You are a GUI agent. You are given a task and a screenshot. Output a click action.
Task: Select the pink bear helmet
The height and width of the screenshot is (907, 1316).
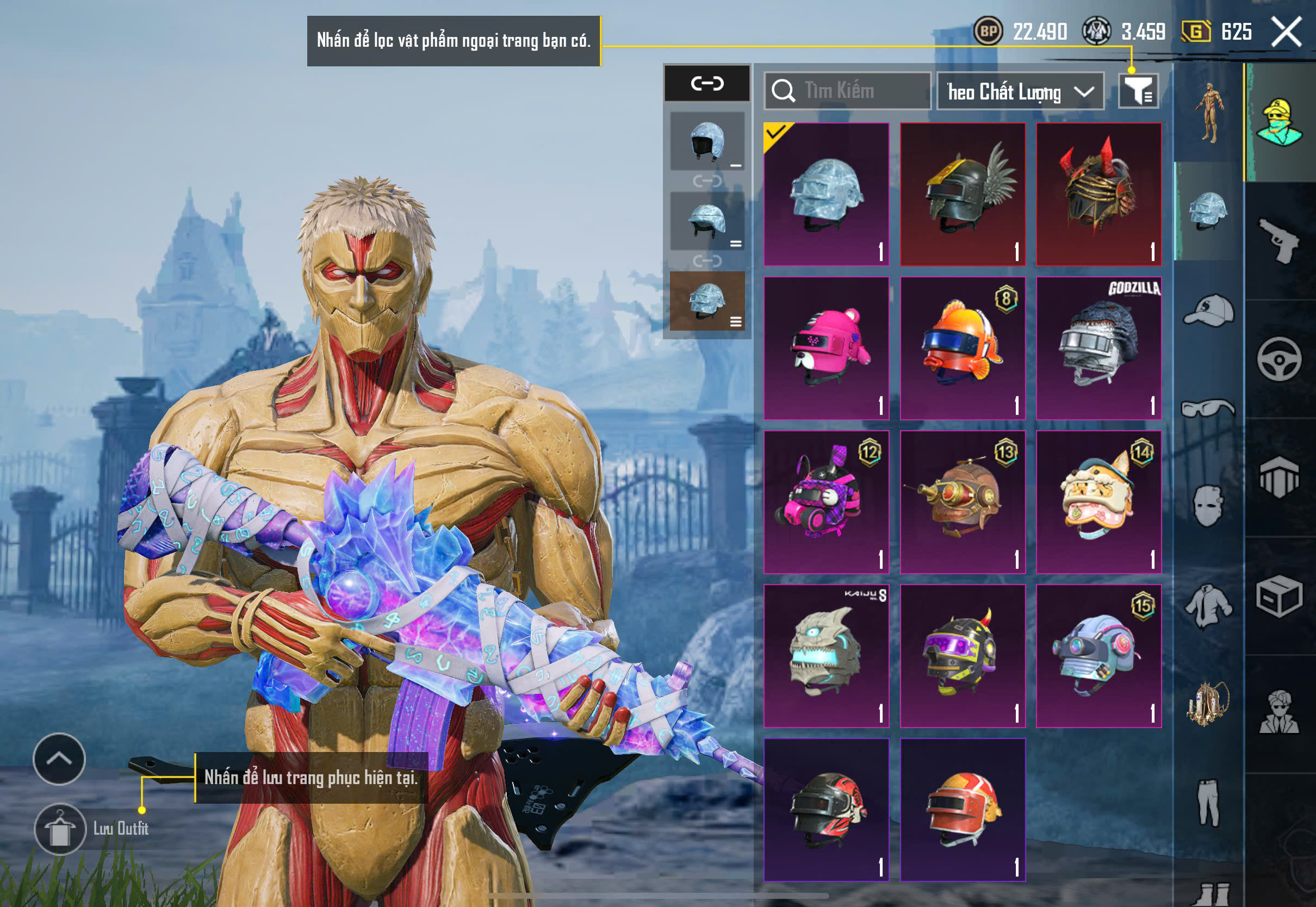coord(826,349)
